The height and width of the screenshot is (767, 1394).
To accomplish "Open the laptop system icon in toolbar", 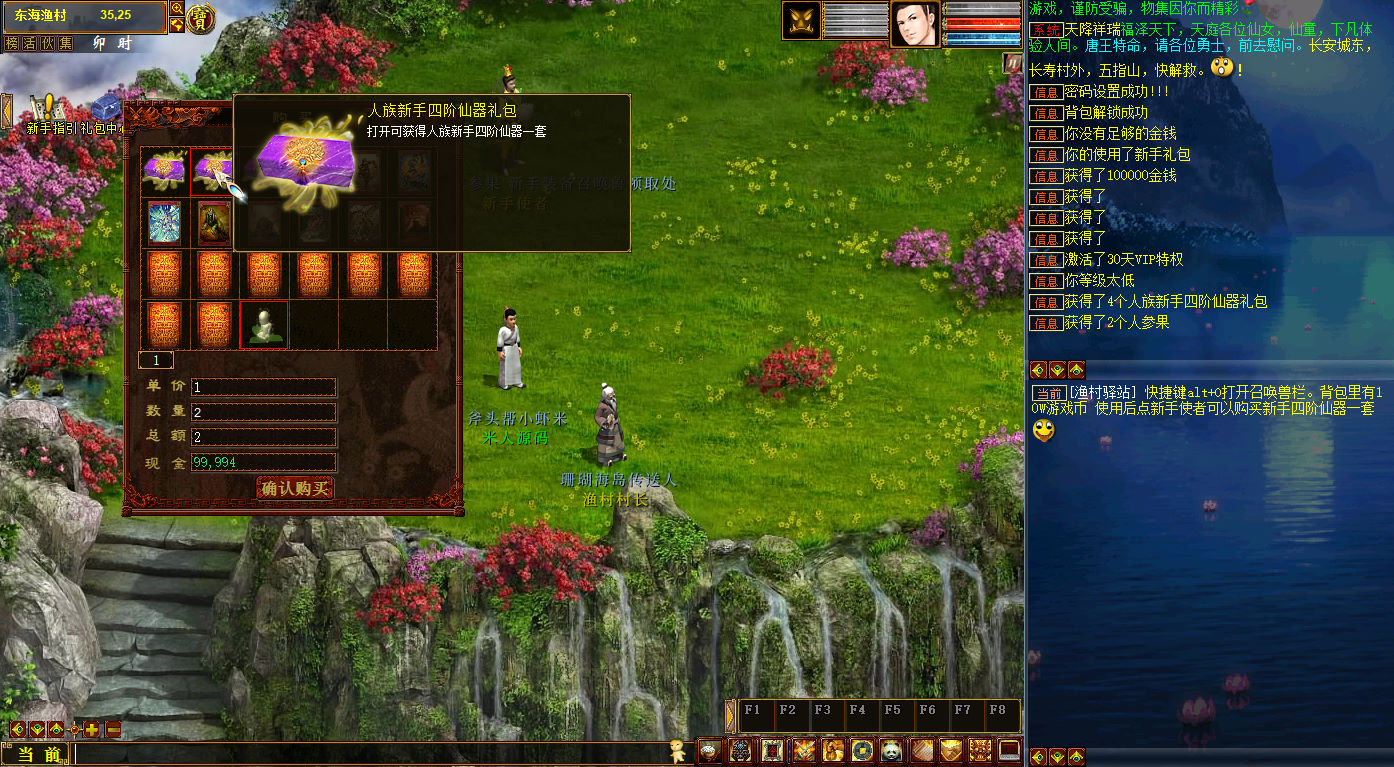I will [1010, 750].
